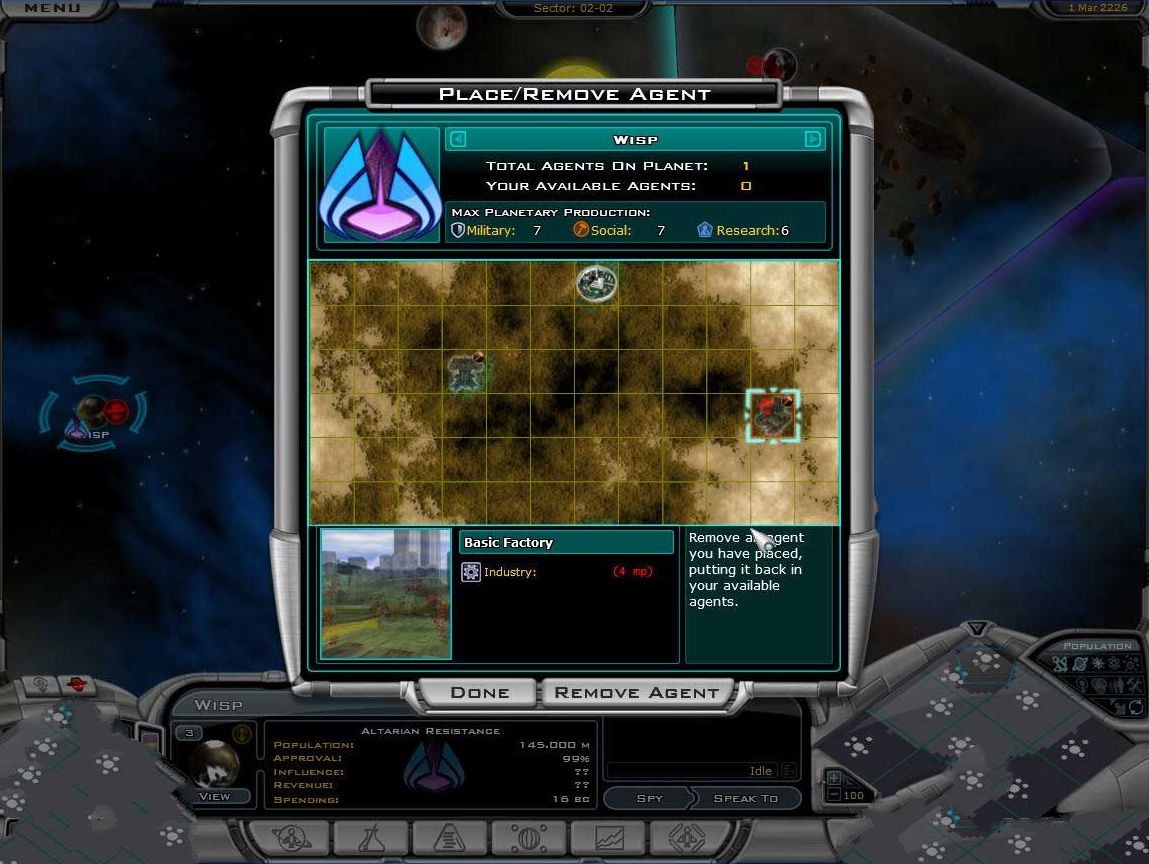This screenshot has height=864, width=1149.
Task: View the planet Wisp
Action: pyautogui.click(x=214, y=796)
